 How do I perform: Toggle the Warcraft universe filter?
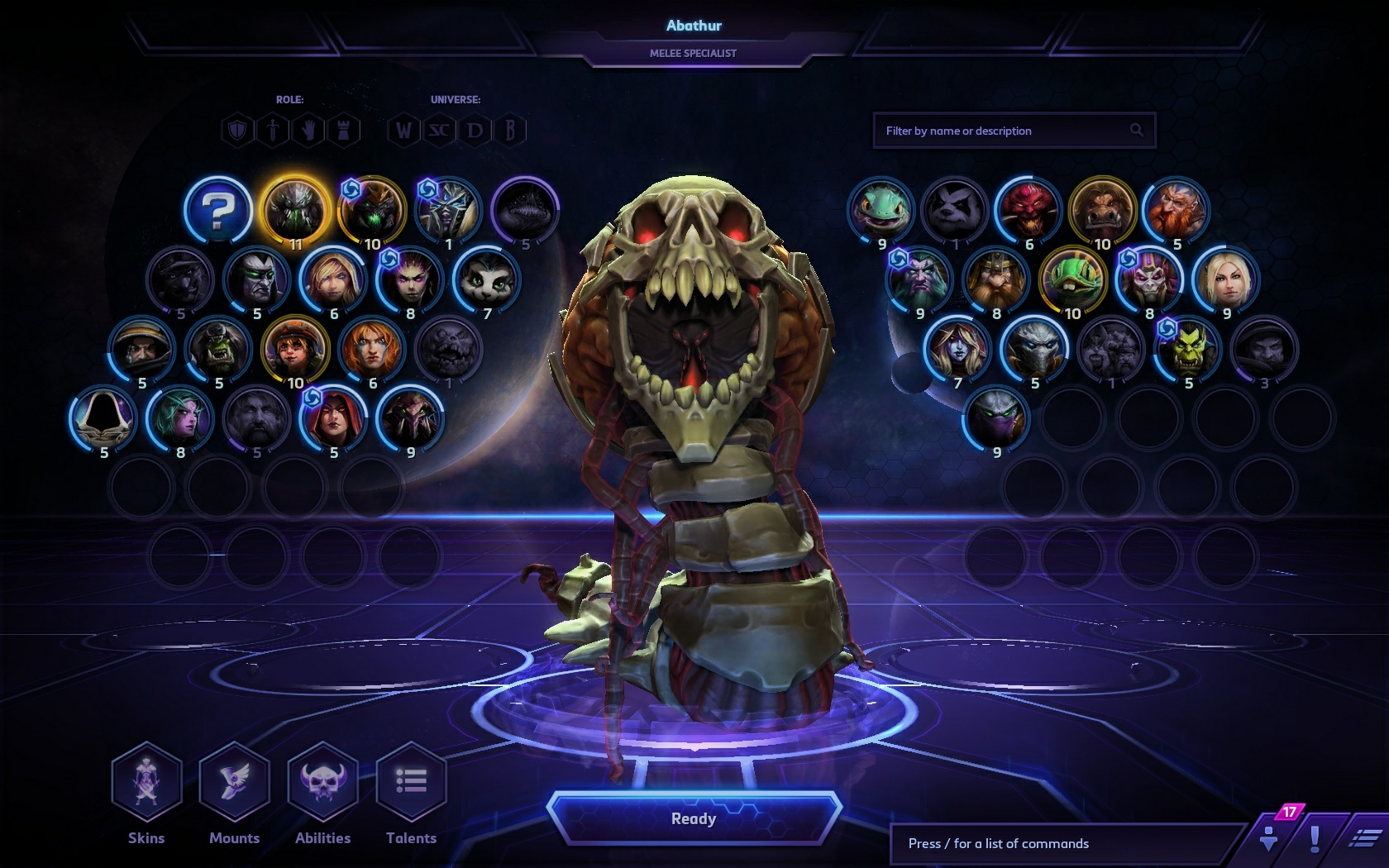[403, 130]
